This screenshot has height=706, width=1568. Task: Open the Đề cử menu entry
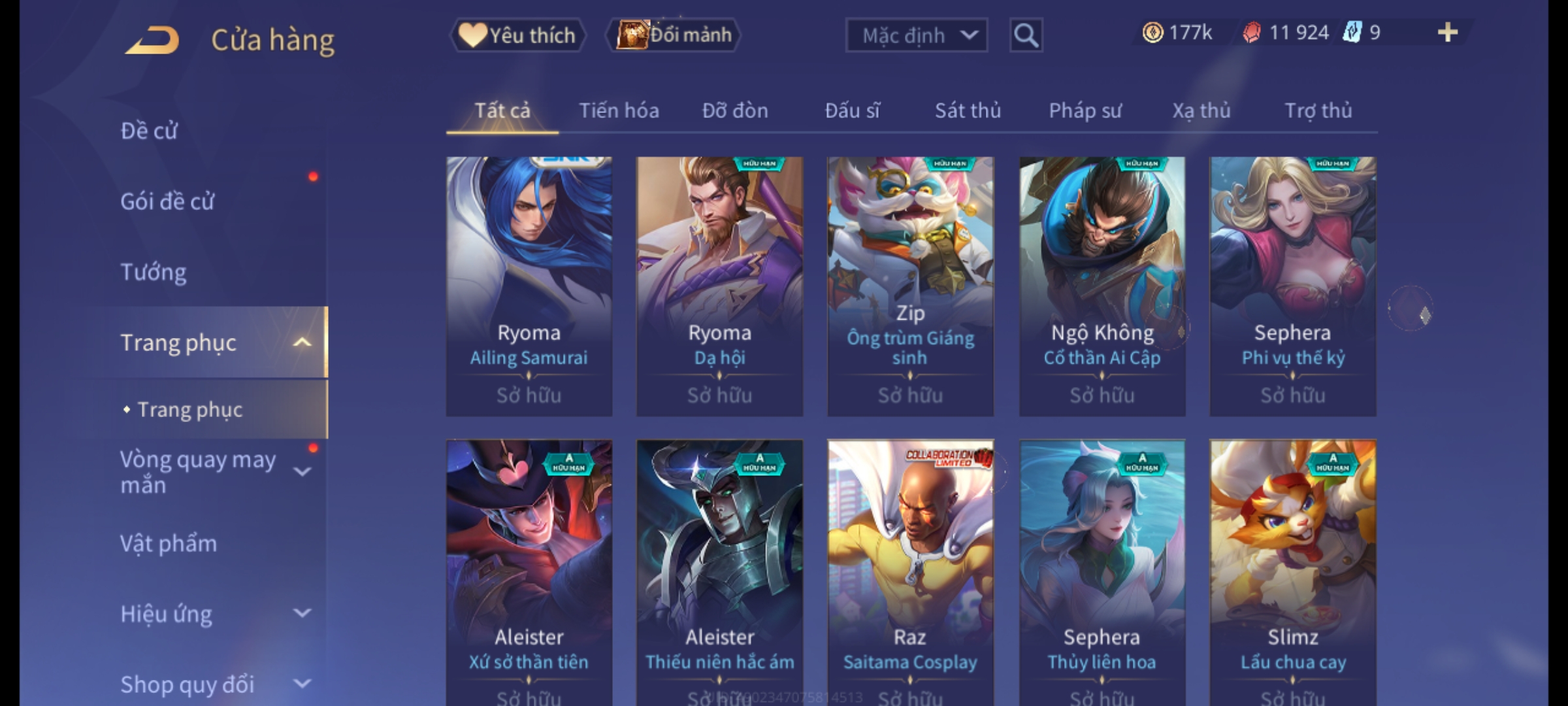click(149, 131)
